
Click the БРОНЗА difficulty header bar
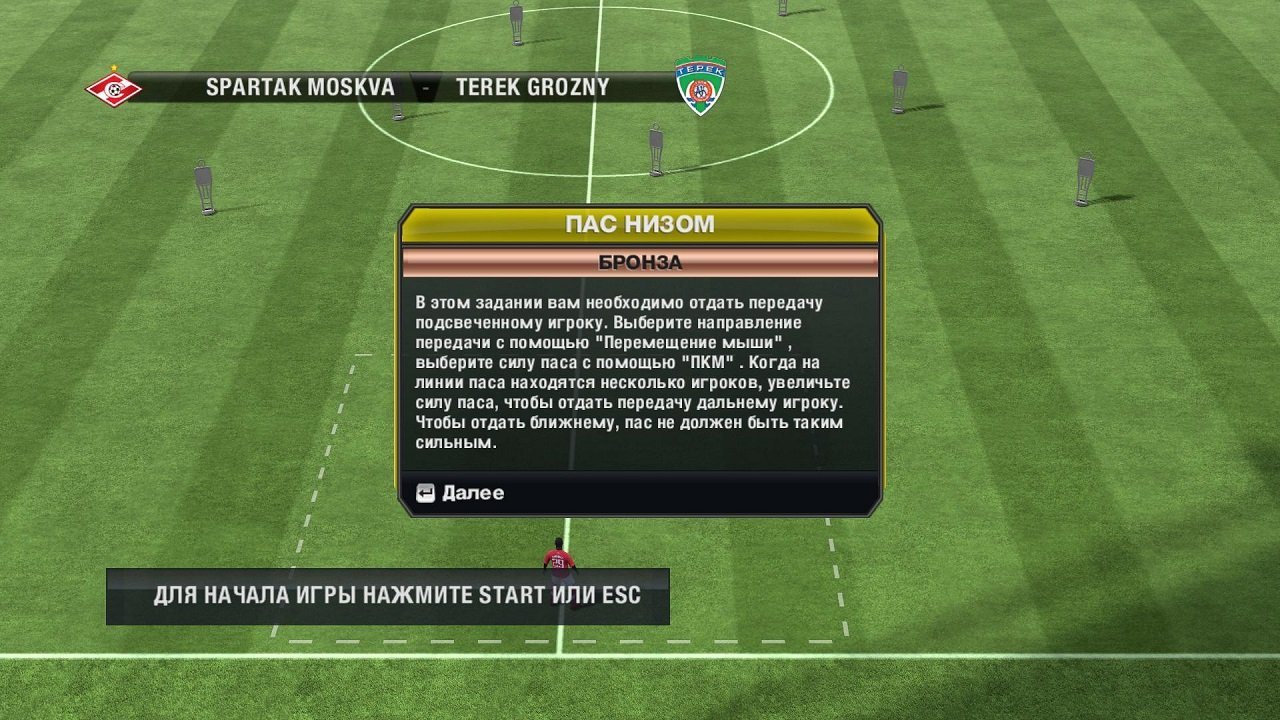641,262
